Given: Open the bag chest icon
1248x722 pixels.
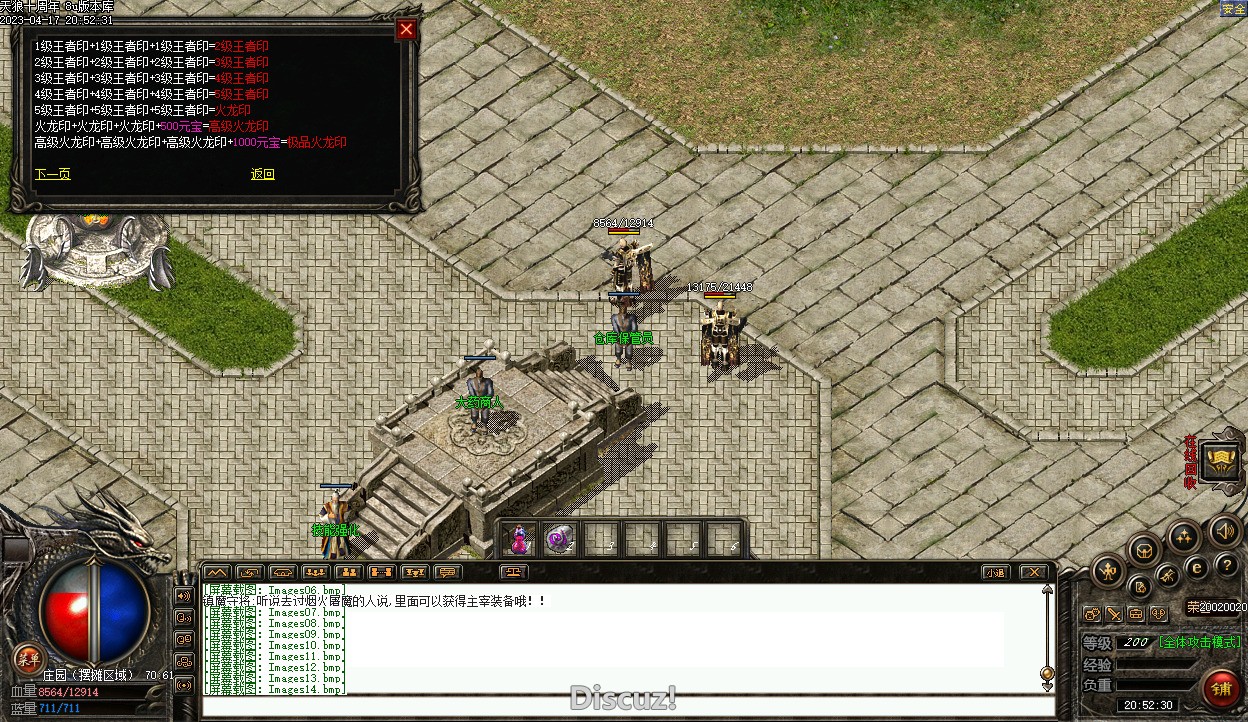Looking at the screenshot, I should coord(1144,549).
